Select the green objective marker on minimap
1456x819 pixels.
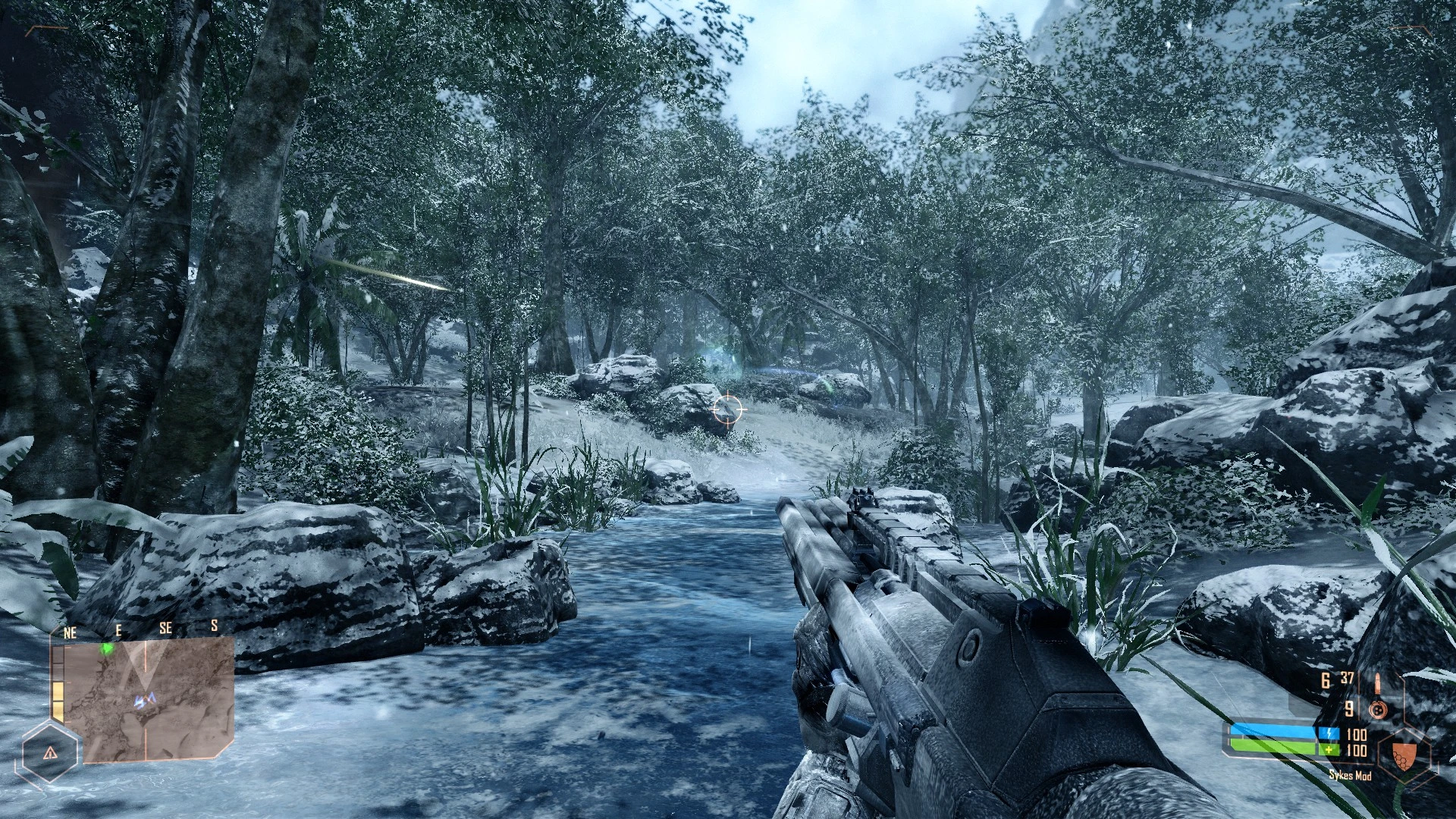coord(108,650)
